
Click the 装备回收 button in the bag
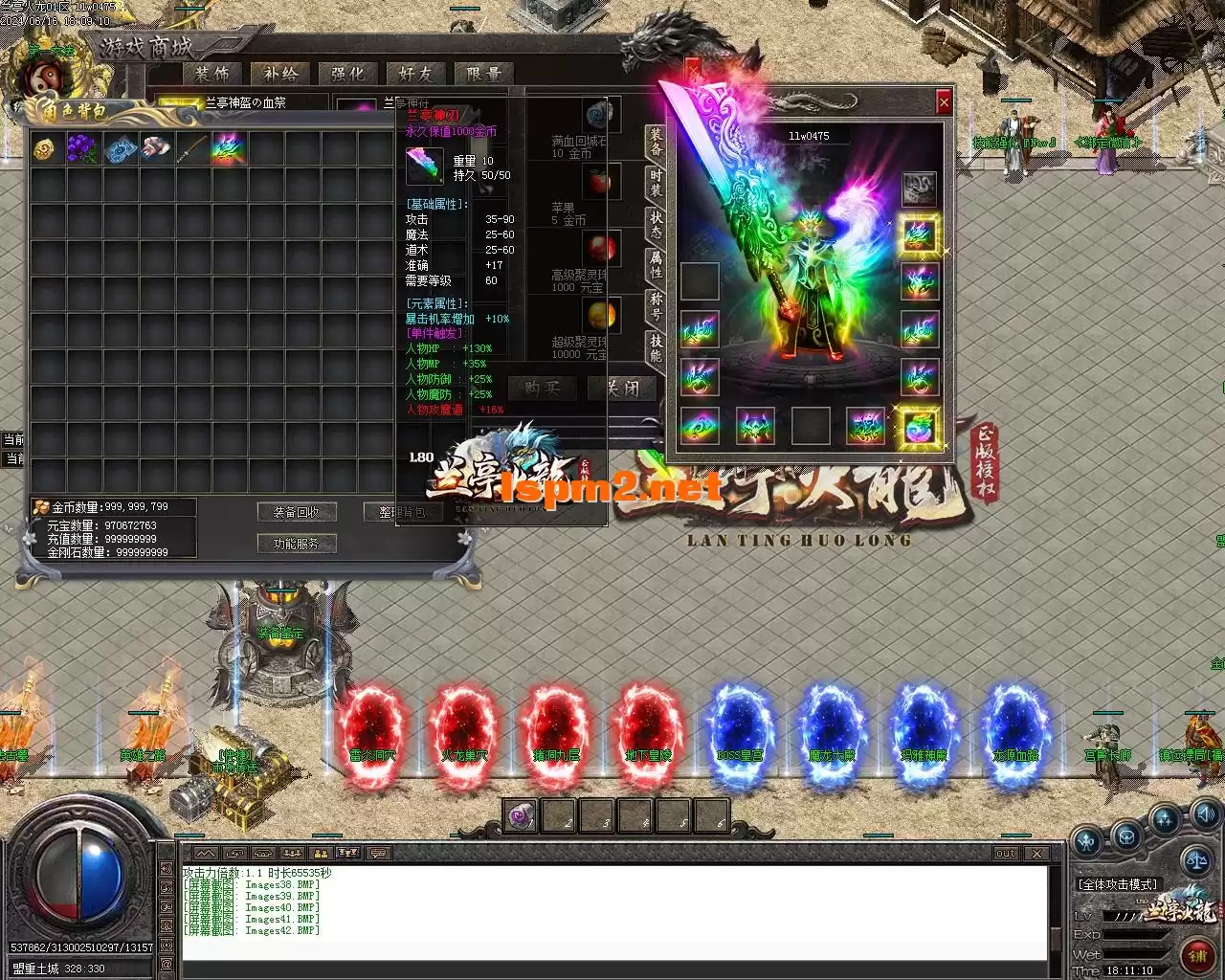tap(297, 512)
